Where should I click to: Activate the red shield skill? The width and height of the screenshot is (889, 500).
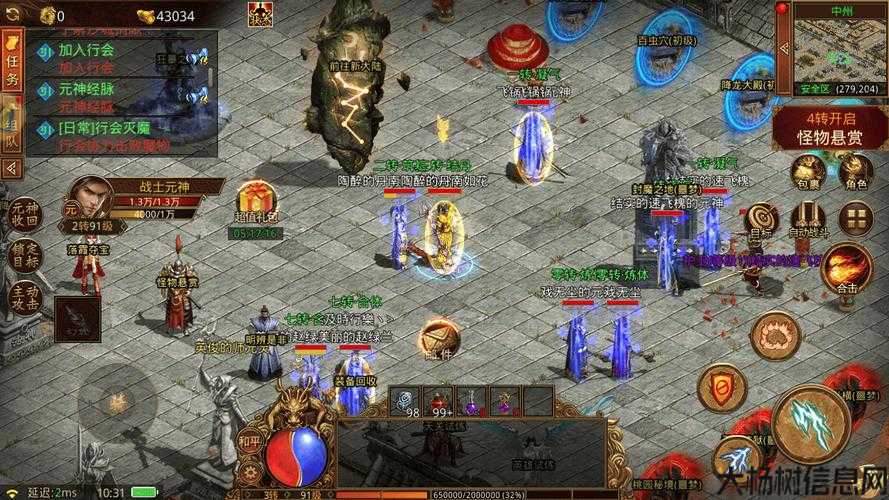[719, 386]
